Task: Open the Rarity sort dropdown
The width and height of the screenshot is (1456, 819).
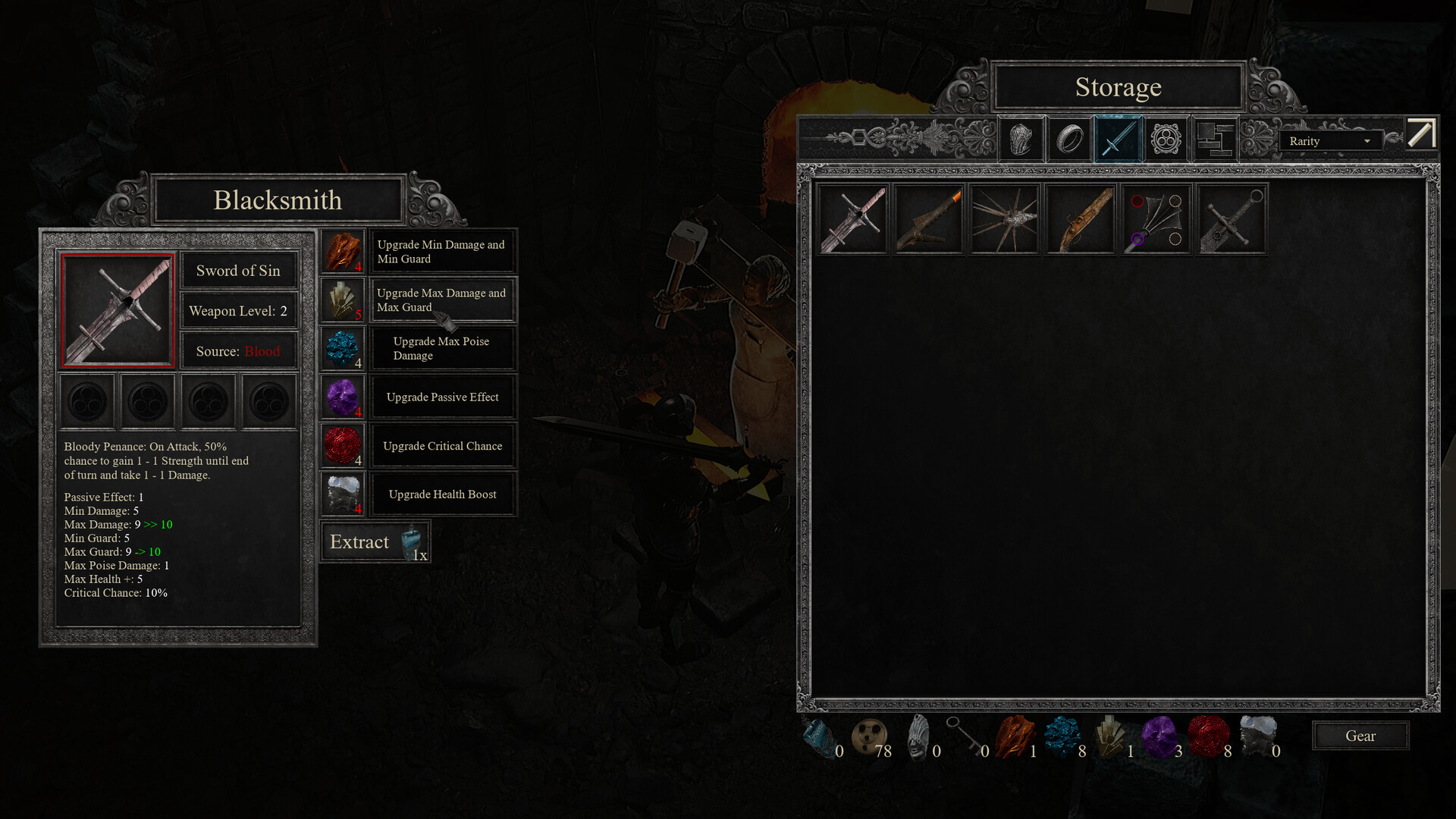Action: coord(1329,141)
